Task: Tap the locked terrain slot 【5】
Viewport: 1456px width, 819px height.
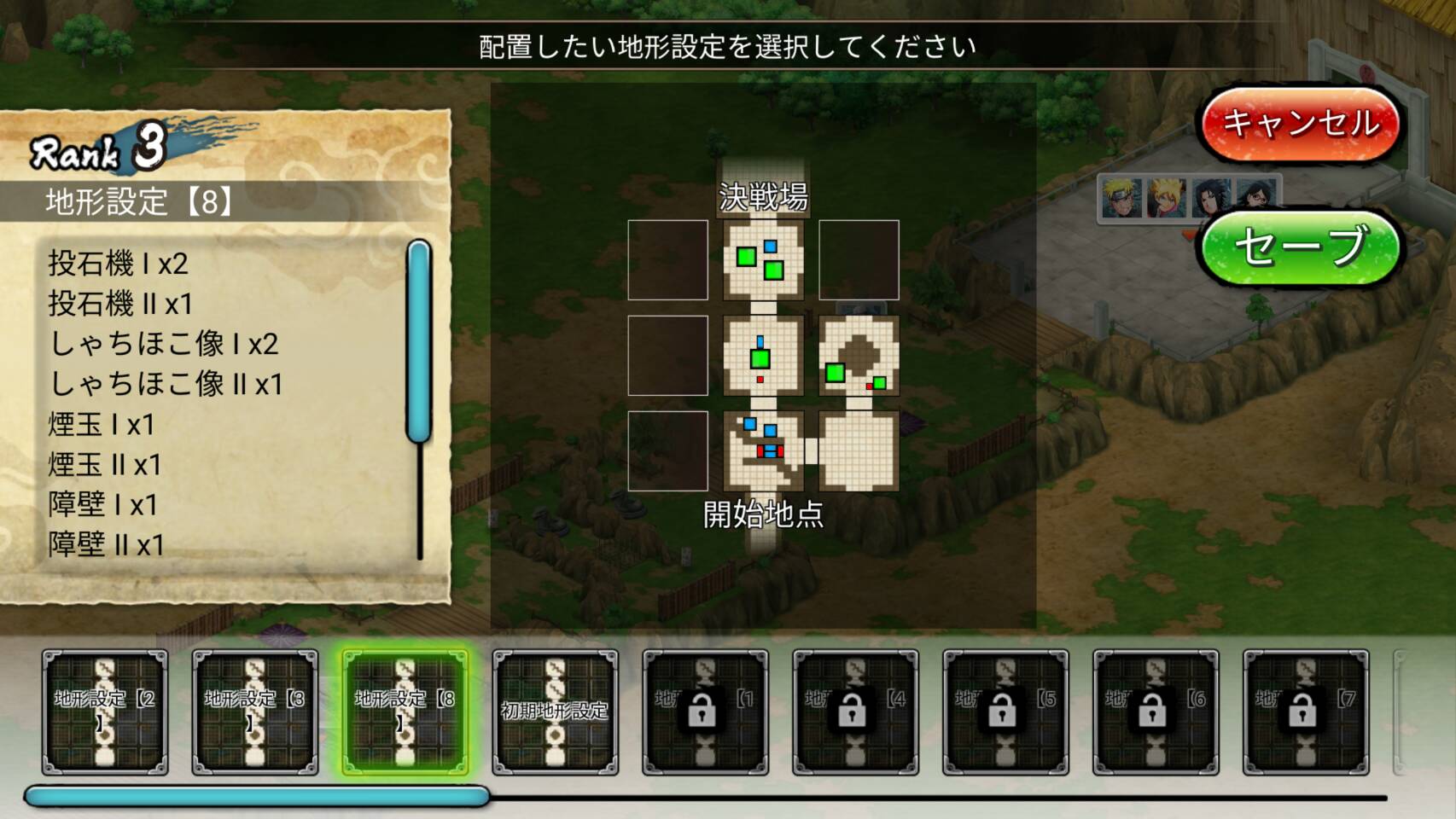Action: coord(1006,712)
